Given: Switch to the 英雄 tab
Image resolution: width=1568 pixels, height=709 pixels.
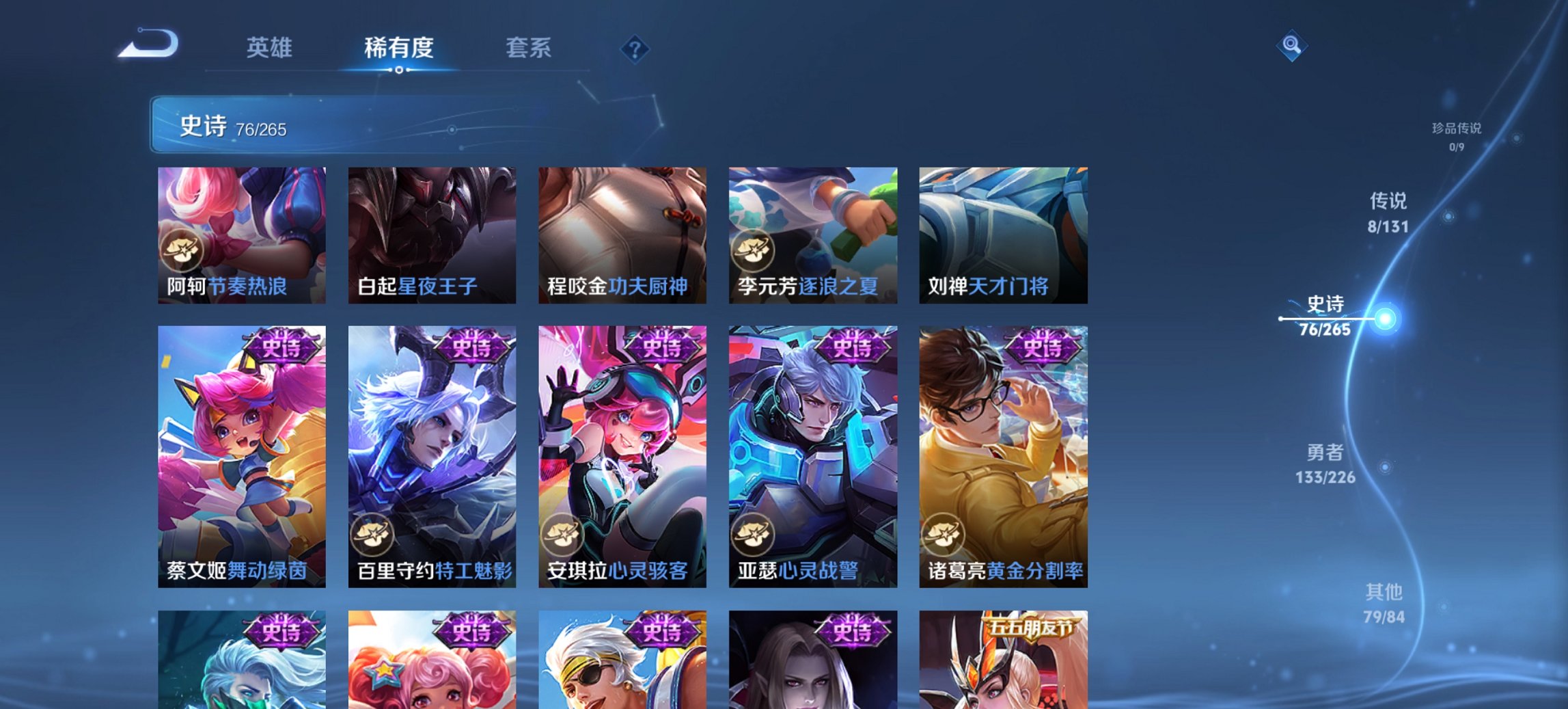Looking at the screenshot, I should click(271, 48).
